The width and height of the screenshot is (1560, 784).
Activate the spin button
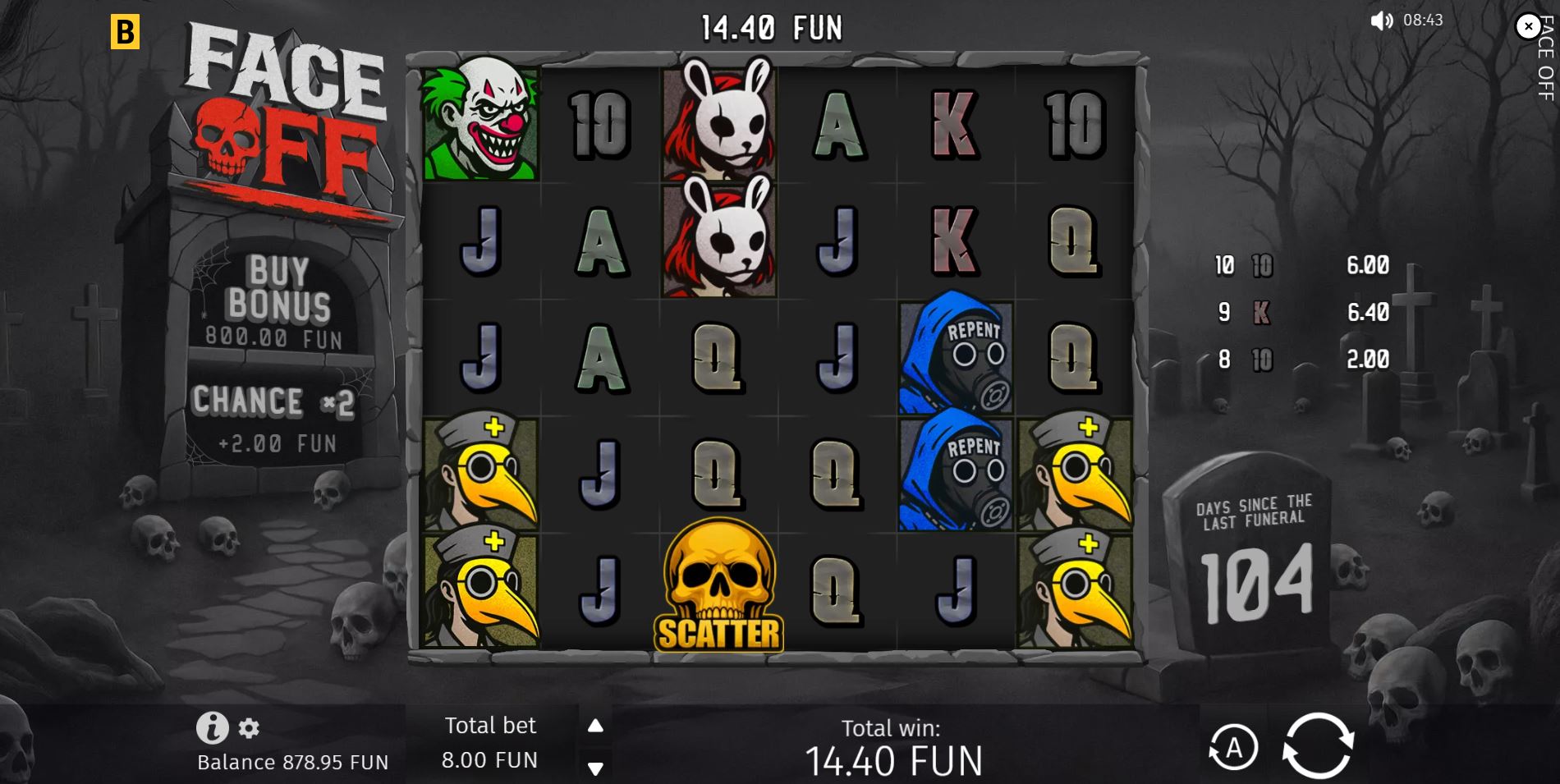tap(1317, 747)
